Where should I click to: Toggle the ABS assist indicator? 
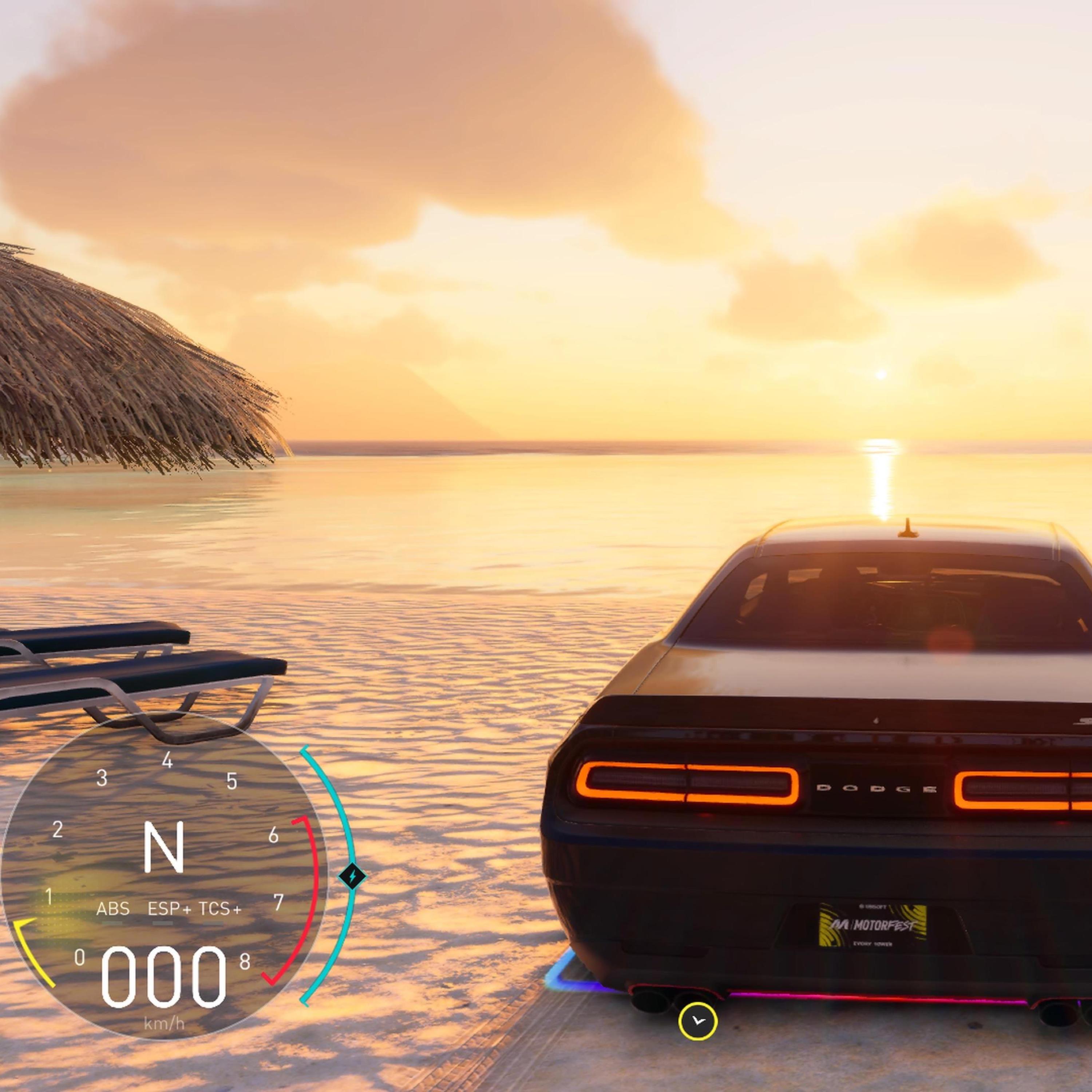tap(113, 909)
